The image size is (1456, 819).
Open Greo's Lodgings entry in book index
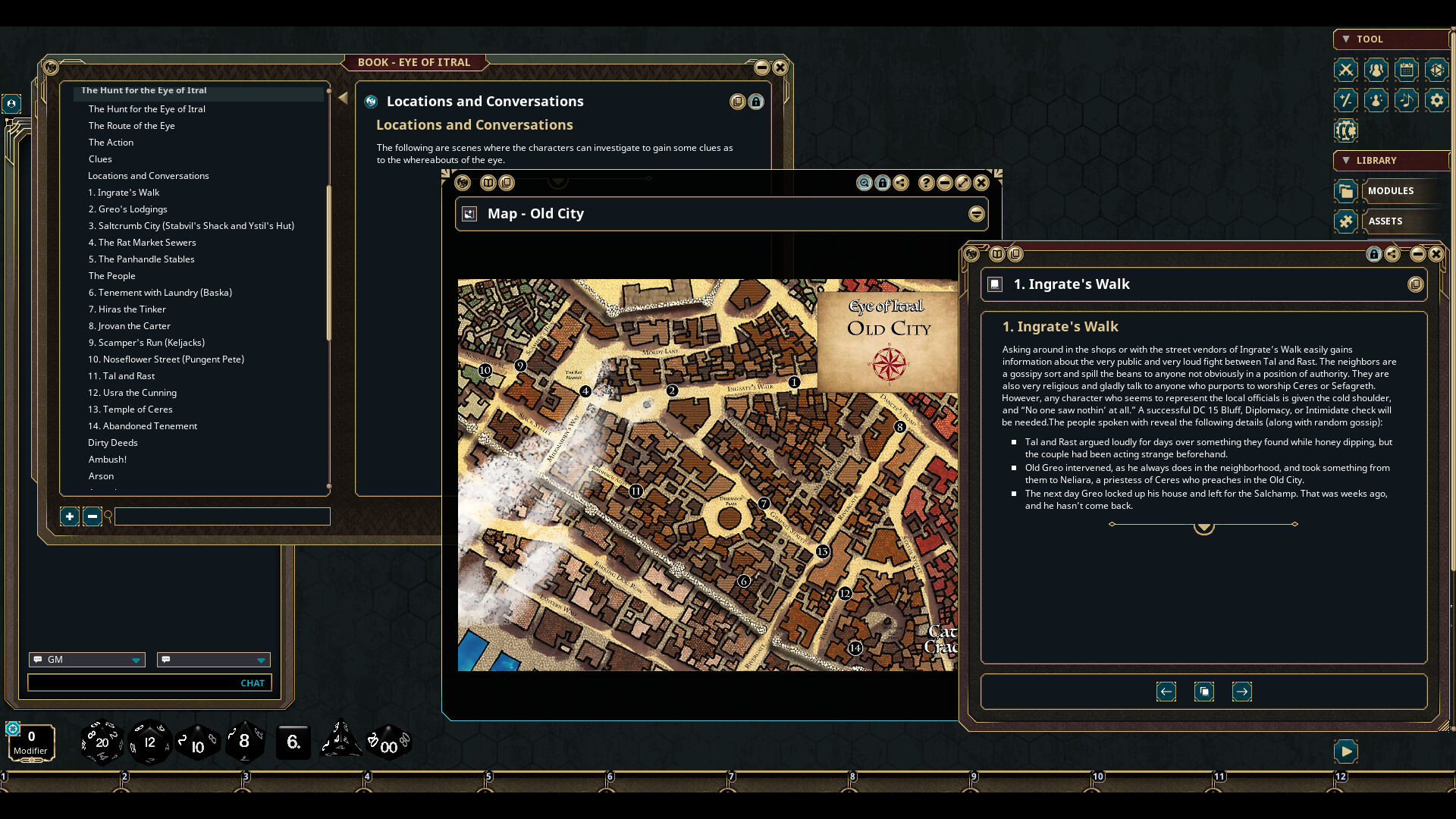(x=127, y=209)
